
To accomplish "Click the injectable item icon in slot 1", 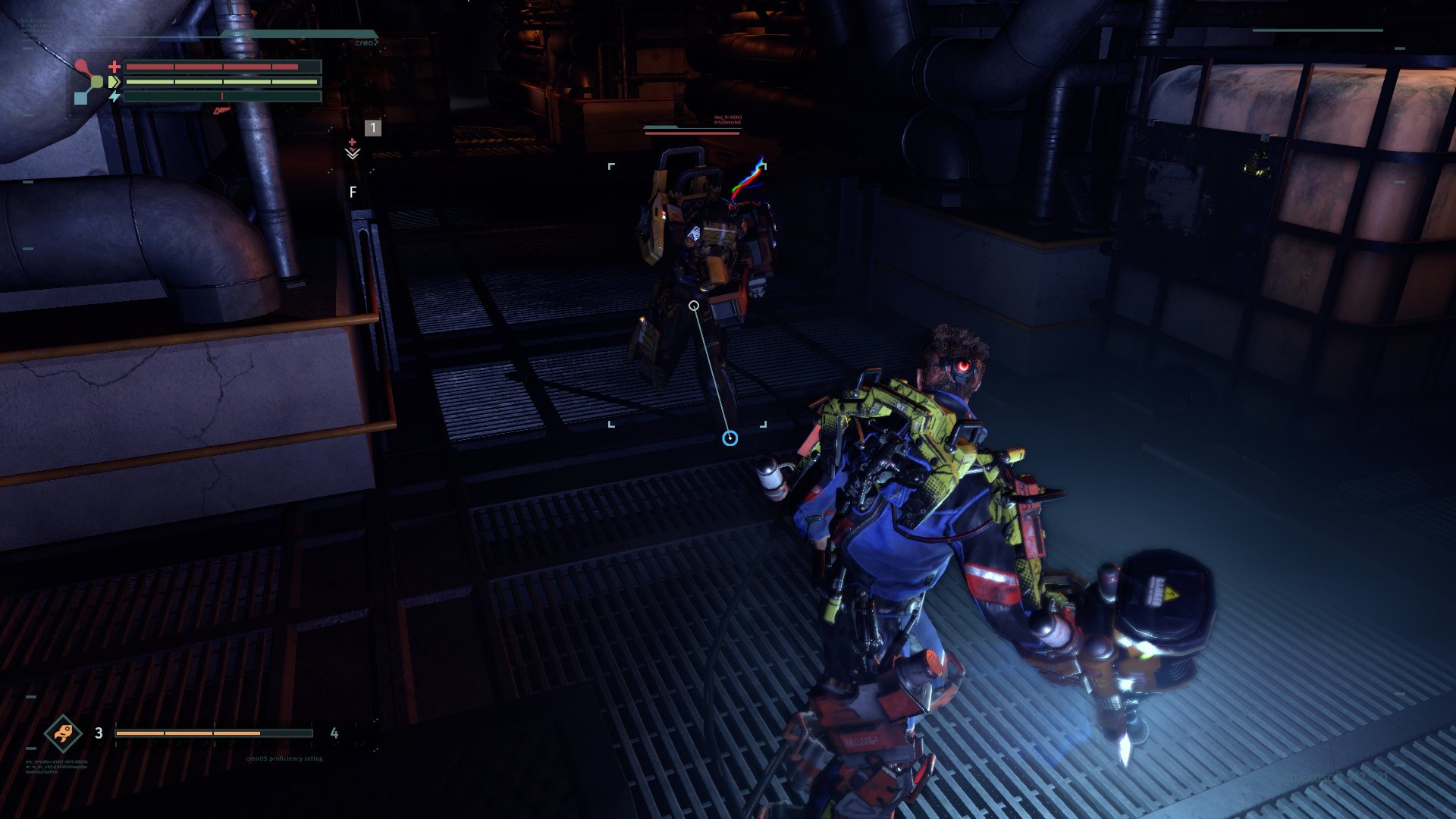I will 353,142.
